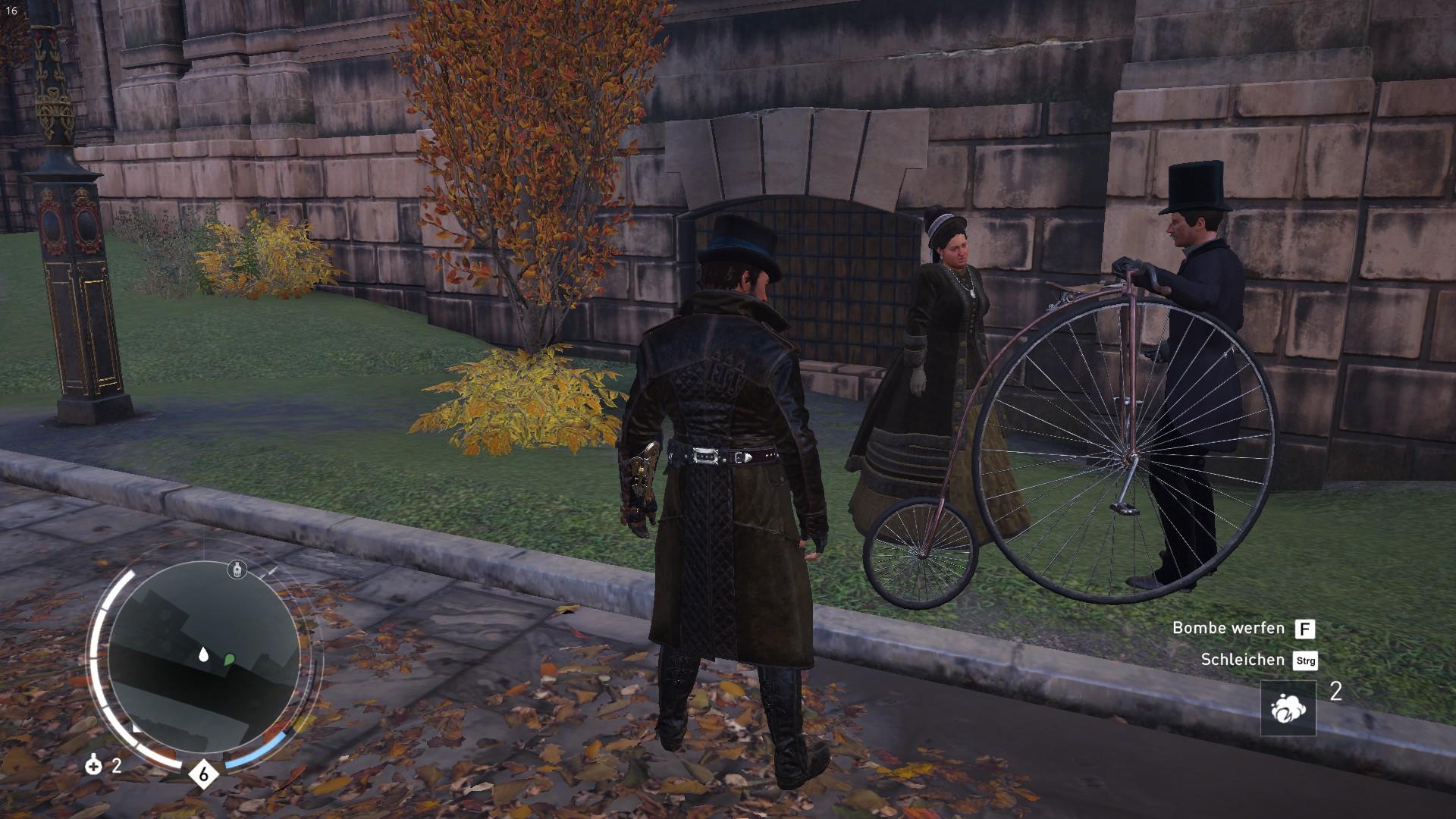Click the Bombe werfen action label
The width and height of the screenshot is (1456, 819).
(1228, 628)
